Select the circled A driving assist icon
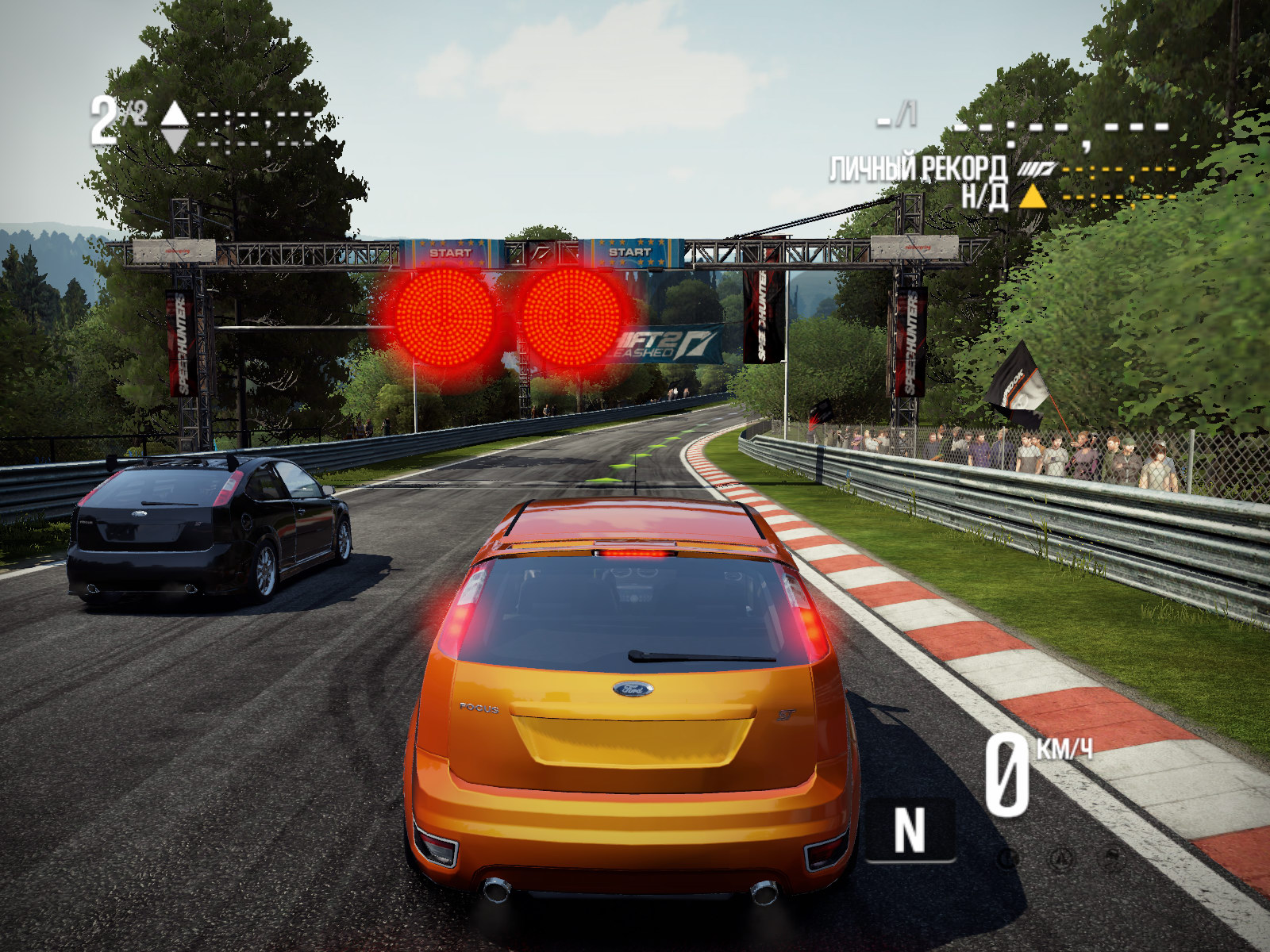Screen dimensions: 1270x952 [1060, 858]
